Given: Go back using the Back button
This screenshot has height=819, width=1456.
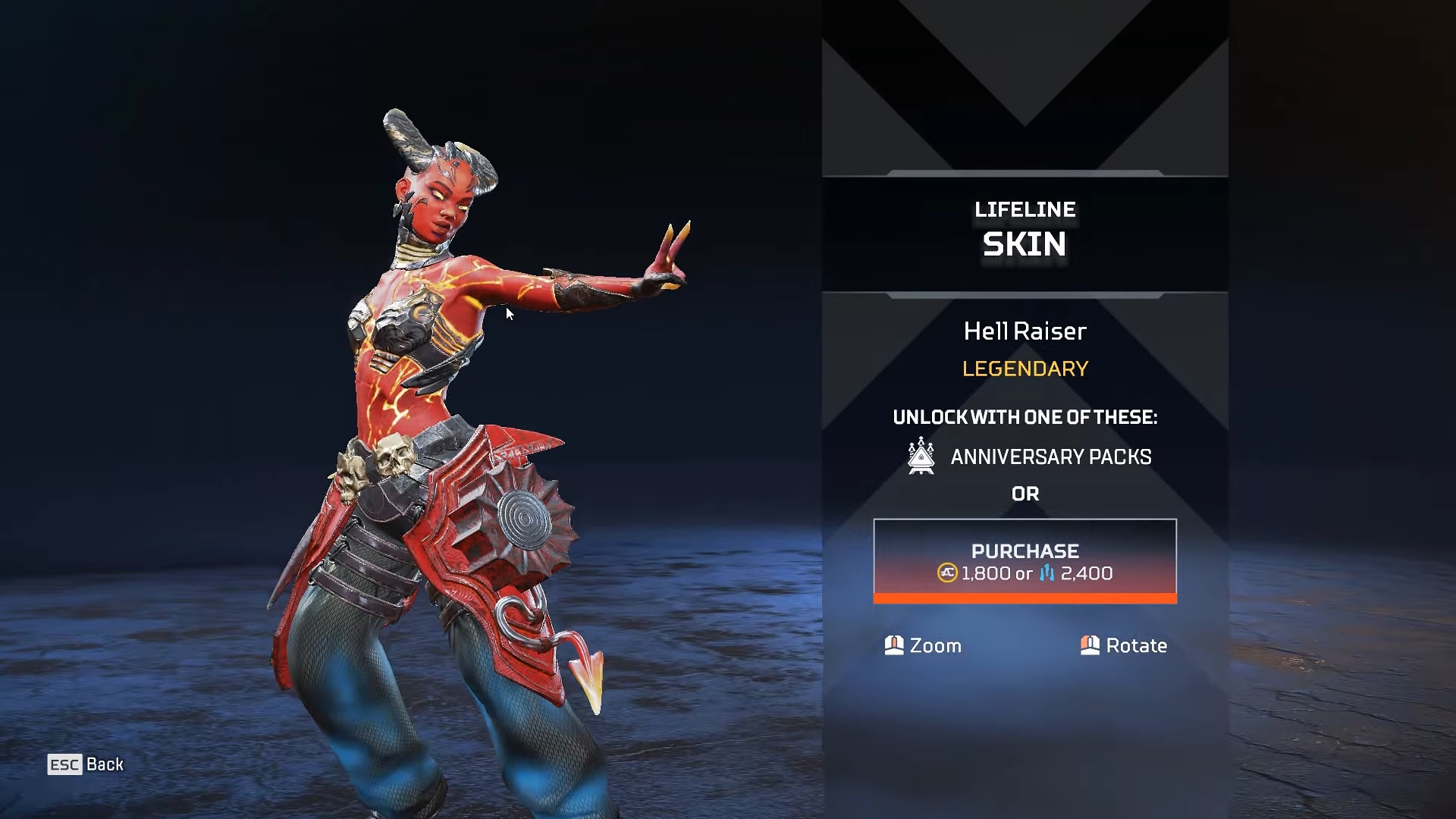Looking at the screenshot, I should (86, 764).
